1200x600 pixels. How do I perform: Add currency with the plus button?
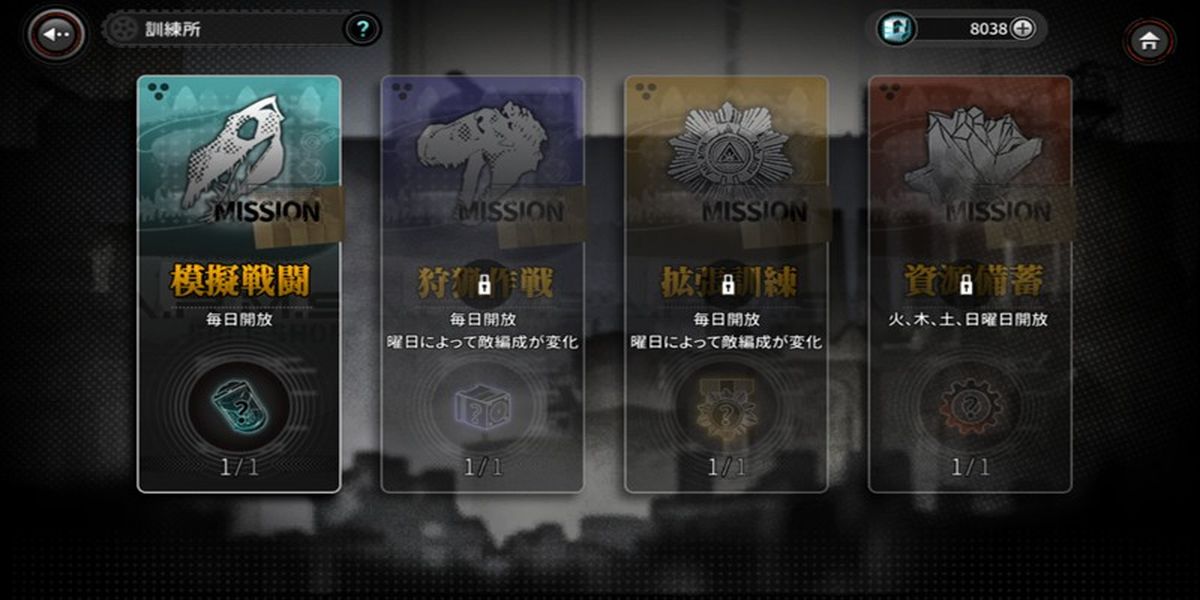pyautogui.click(x=1022, y=29)
